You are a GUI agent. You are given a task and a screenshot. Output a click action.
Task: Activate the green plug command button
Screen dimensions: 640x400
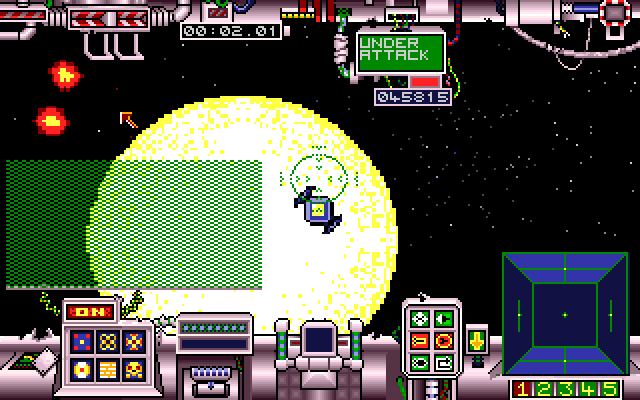pyautogui.click(x=444, y=319)
